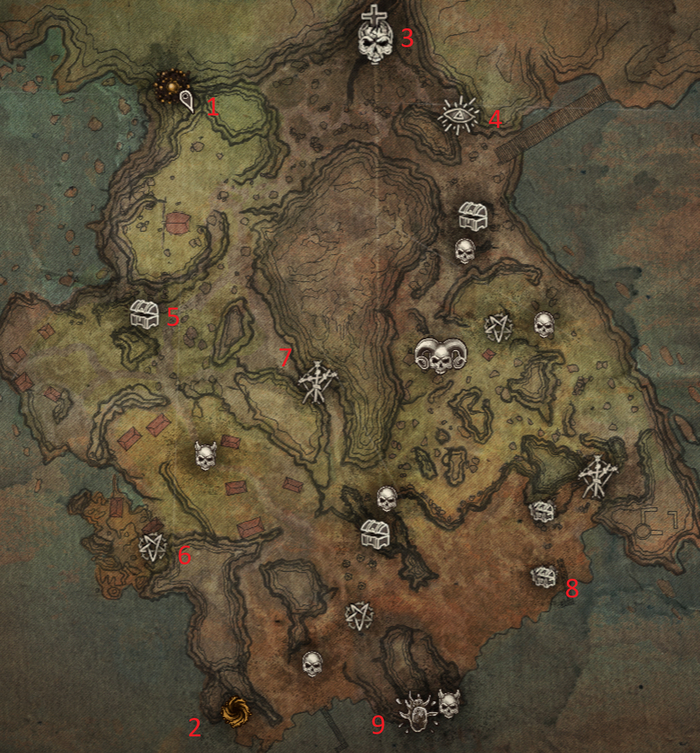Select the glowing map pin labeled 1

point(187,97)
